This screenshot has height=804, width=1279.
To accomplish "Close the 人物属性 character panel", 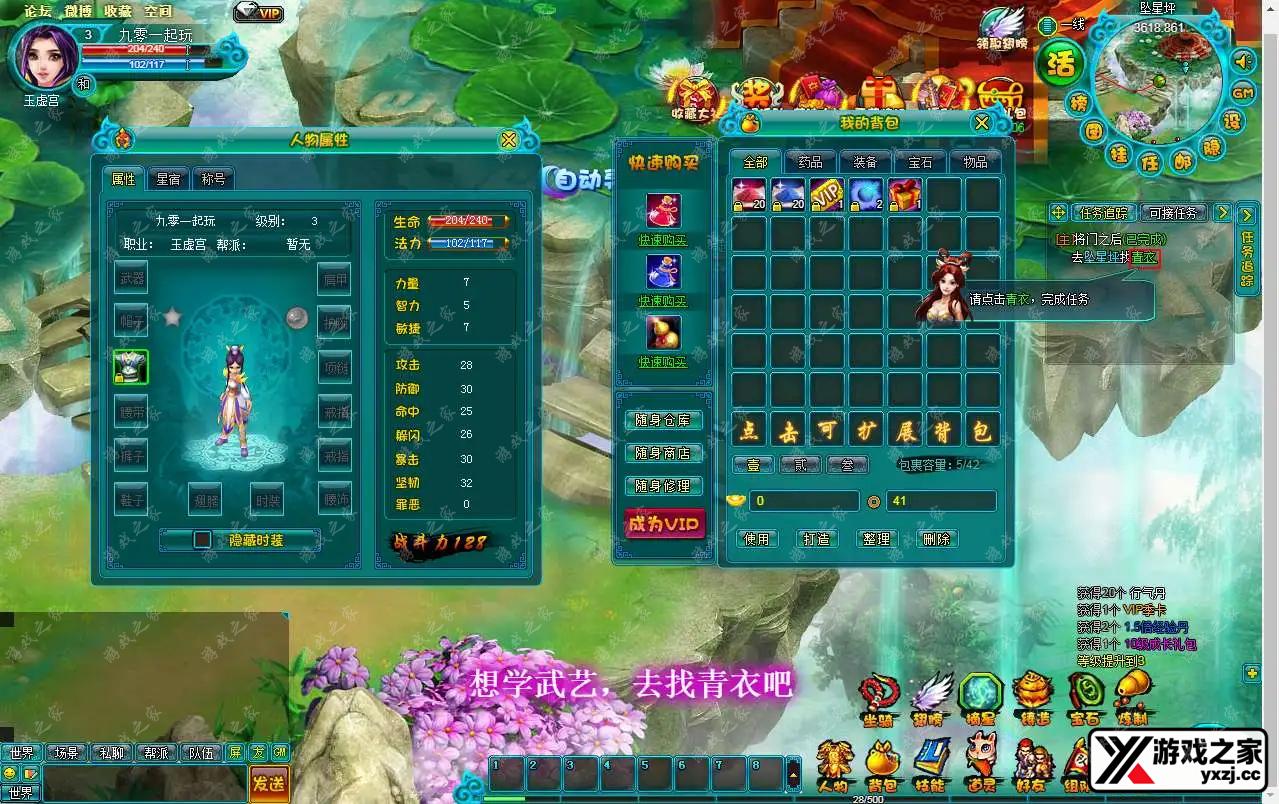I will coord(509,140).
